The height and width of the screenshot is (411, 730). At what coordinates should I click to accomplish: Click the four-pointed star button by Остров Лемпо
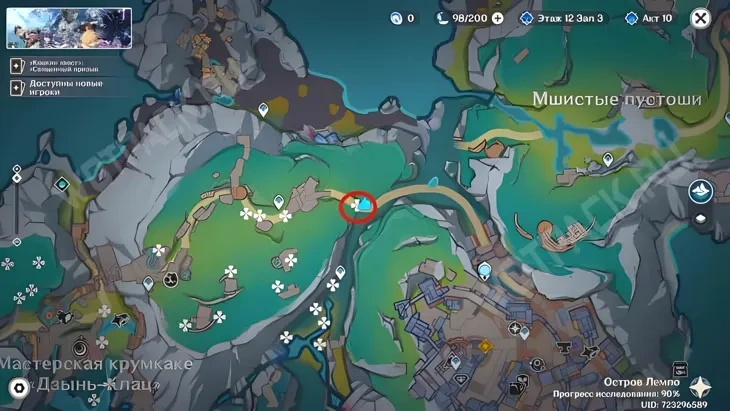pyautogui.click(x=701, y=388)
